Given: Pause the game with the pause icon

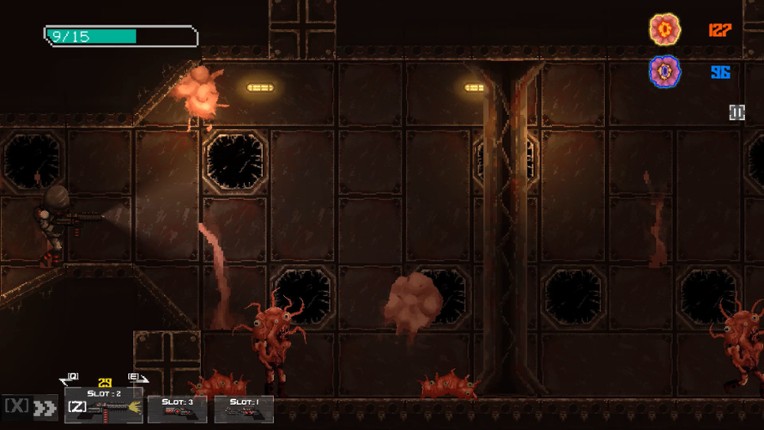Looking at the screenshot, I should point(737,113).
